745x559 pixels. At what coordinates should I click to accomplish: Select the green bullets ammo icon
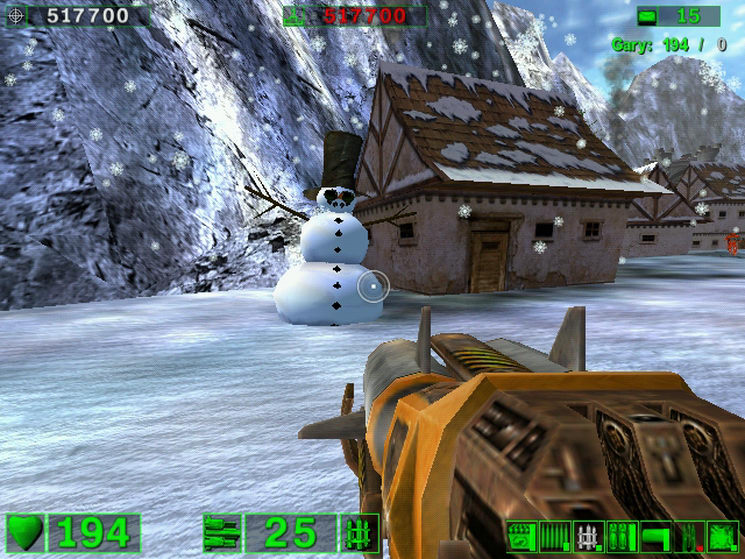tap(556, 536)
